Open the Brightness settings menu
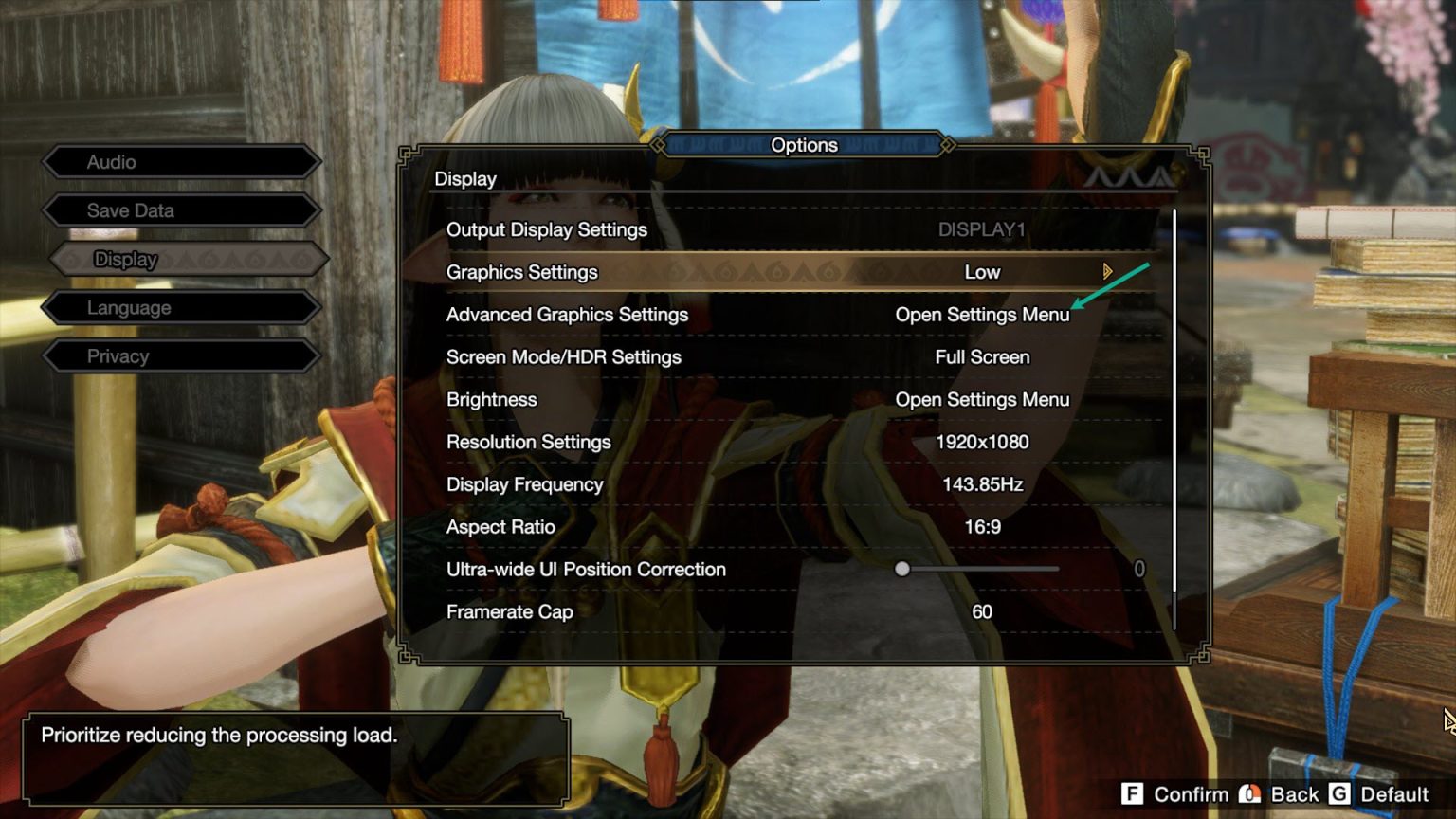The width and height of the screenshot is (1456, 819). [982, 399]
